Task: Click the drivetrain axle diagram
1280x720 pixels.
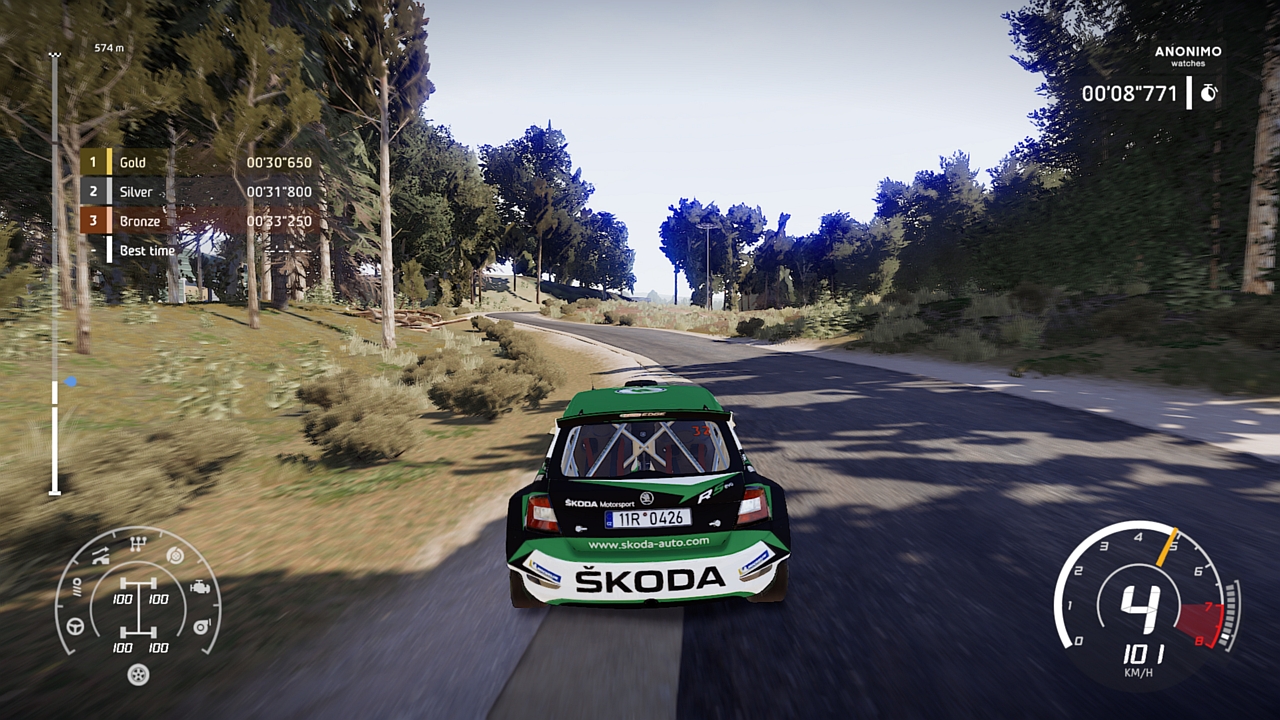Action: click(138, 607)
